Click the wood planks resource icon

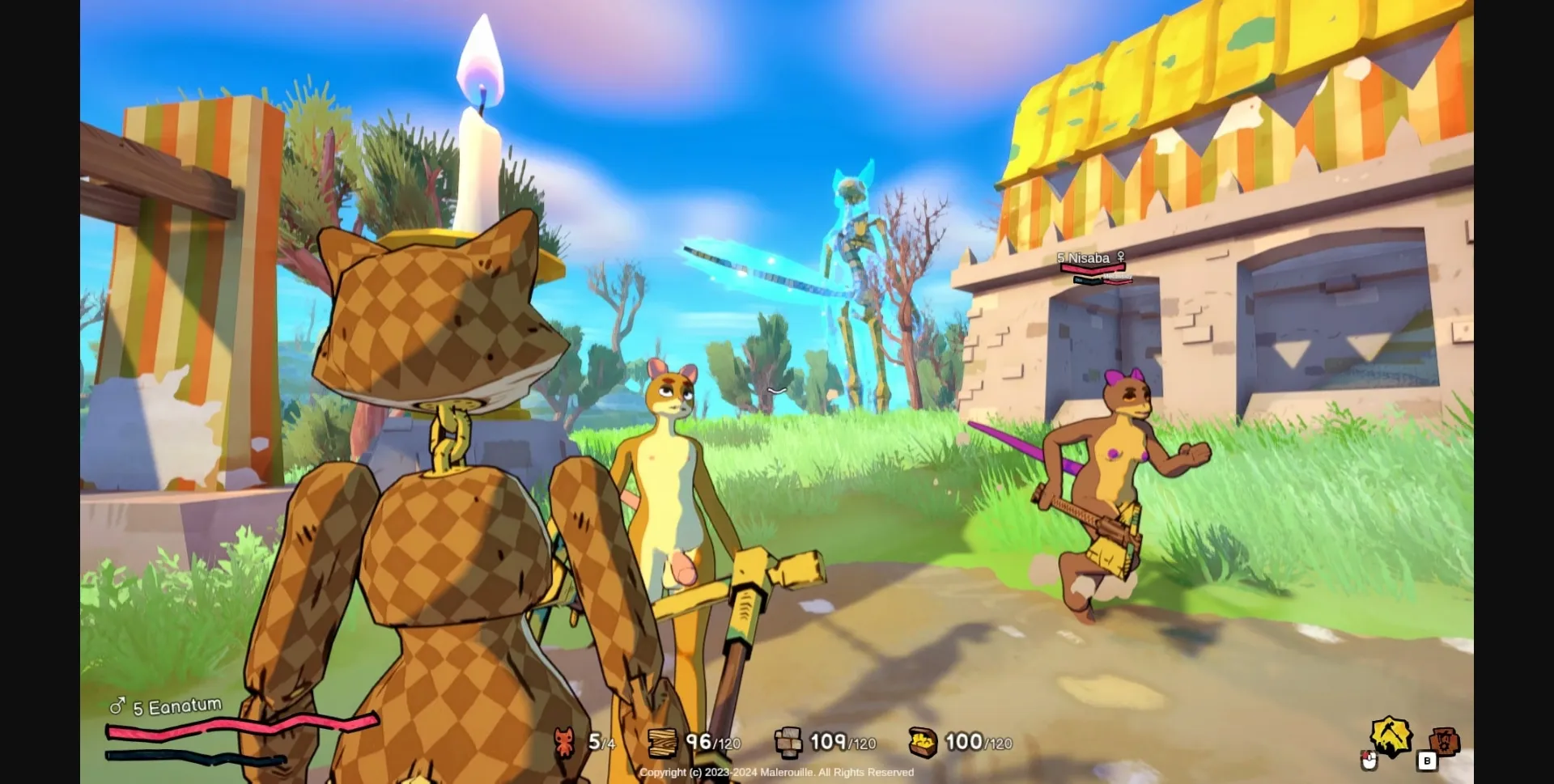click(x=662, y=742)
